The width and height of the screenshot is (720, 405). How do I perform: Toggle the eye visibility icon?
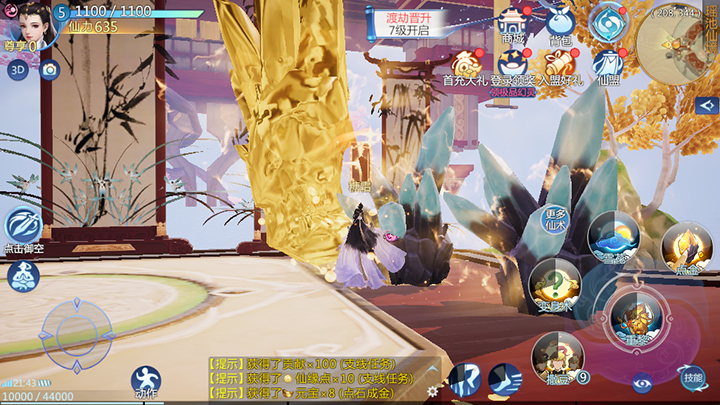coord(643,382)
